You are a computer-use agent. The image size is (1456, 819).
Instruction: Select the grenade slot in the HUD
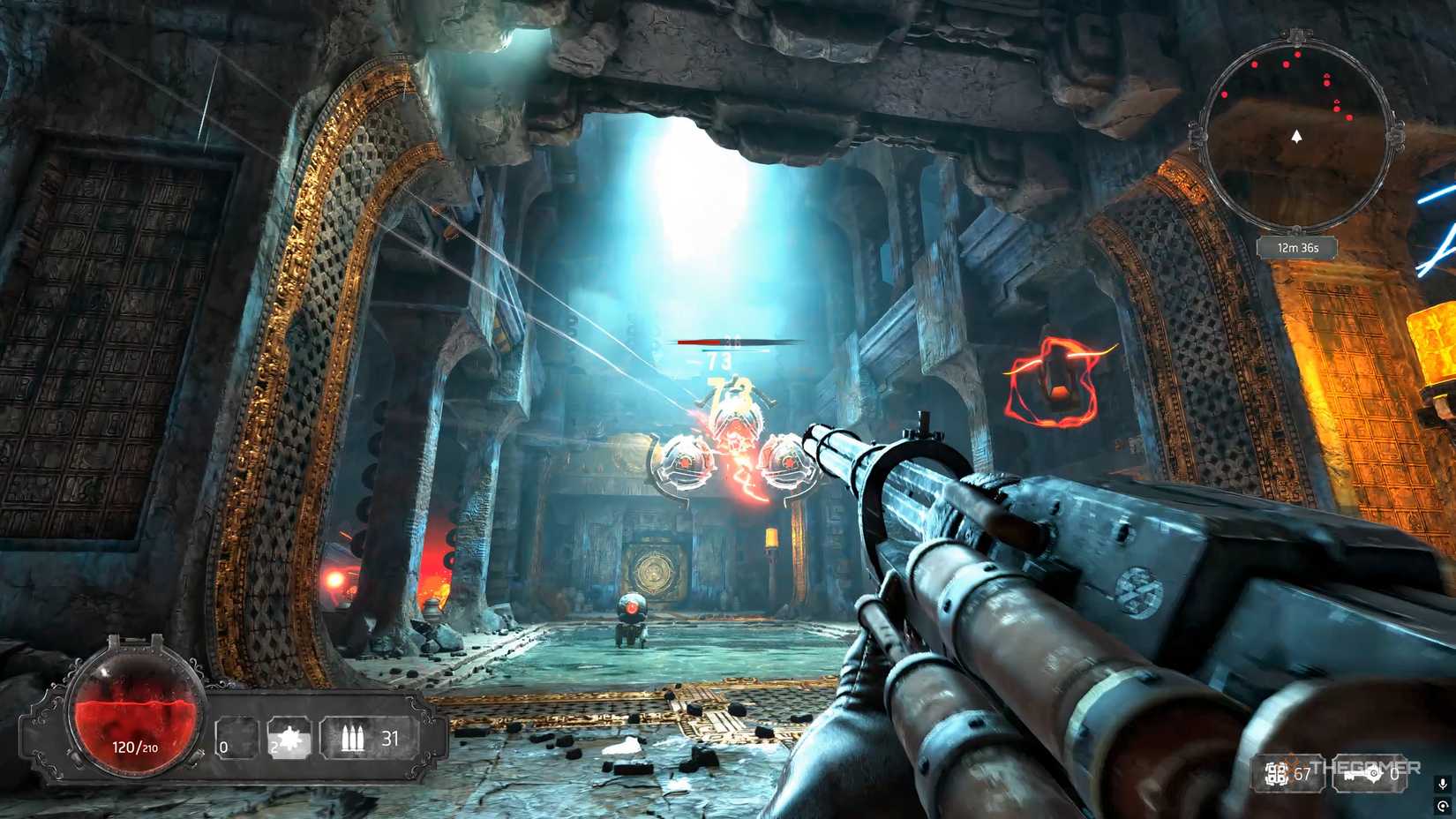coord(289,738)
